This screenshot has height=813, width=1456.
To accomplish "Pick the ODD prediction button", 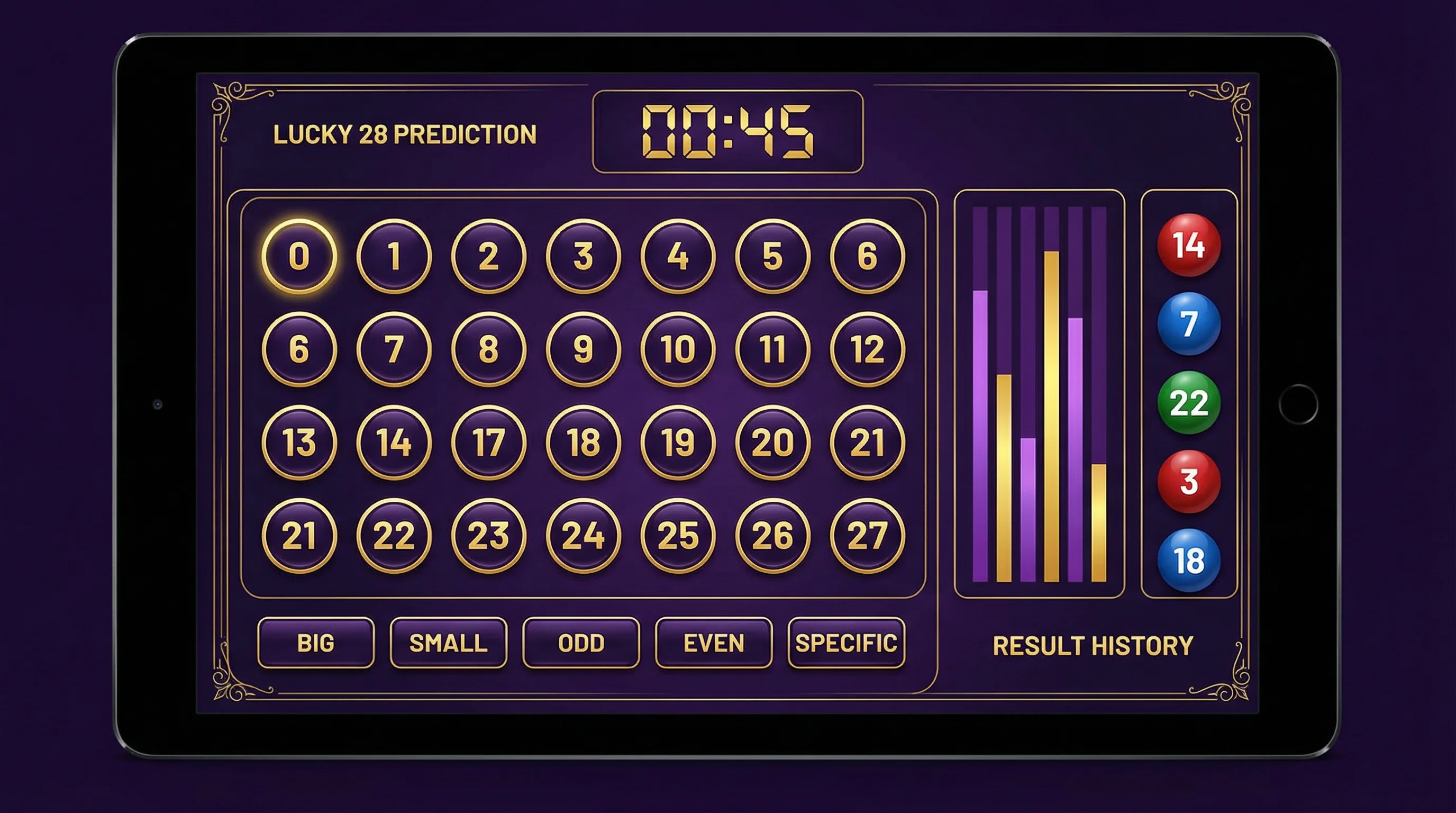I will (581, 643).
